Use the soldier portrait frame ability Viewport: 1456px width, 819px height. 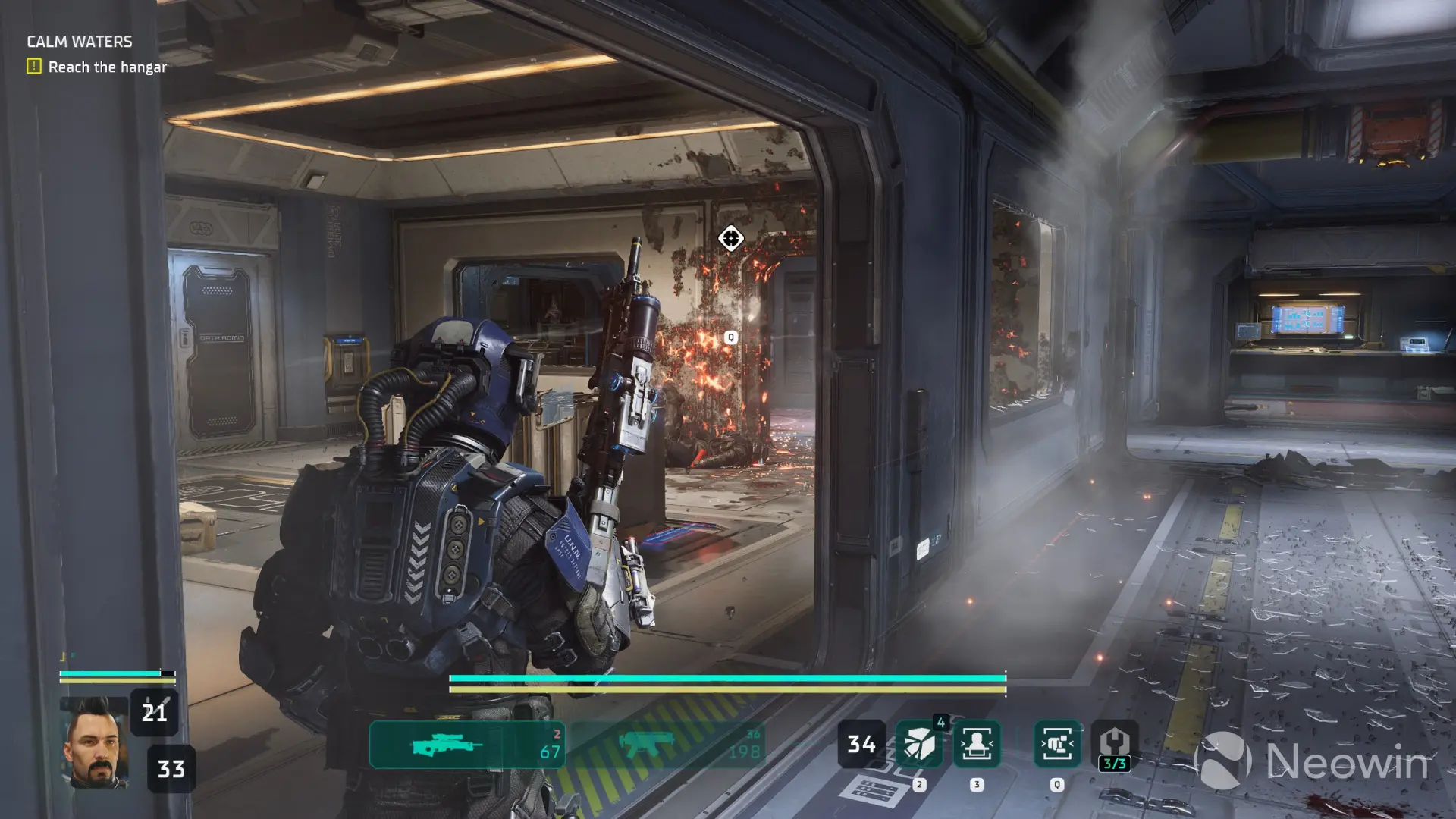pos(976,745)
